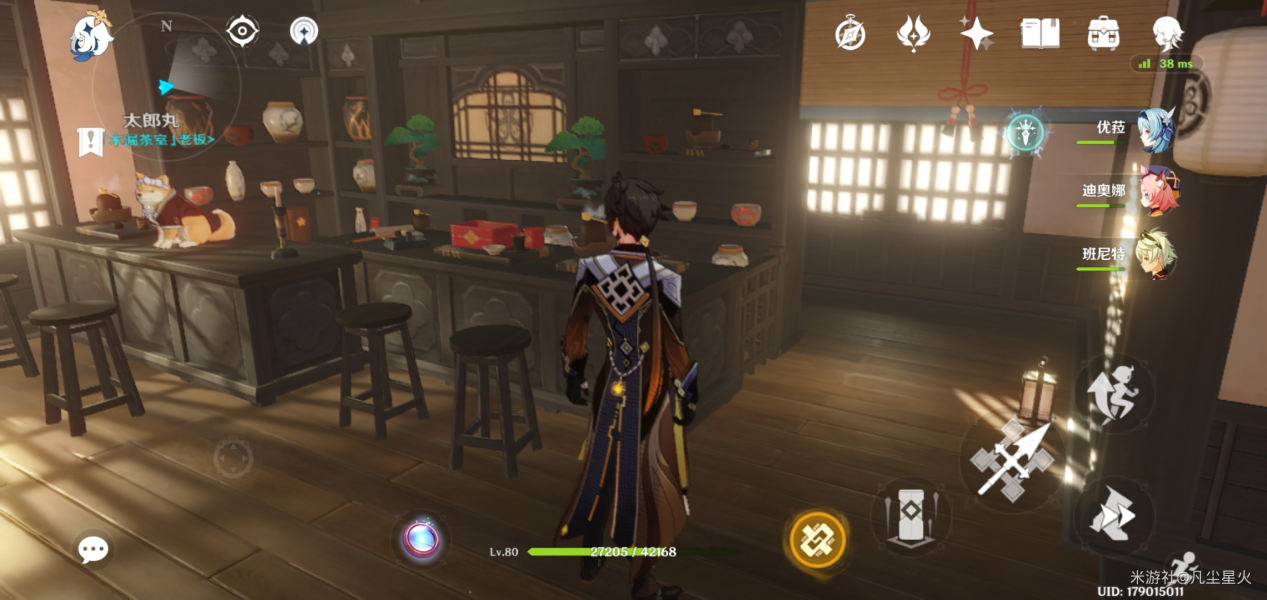Open the co-op signal icon
Screen dimensions: 1267x600
304,32
